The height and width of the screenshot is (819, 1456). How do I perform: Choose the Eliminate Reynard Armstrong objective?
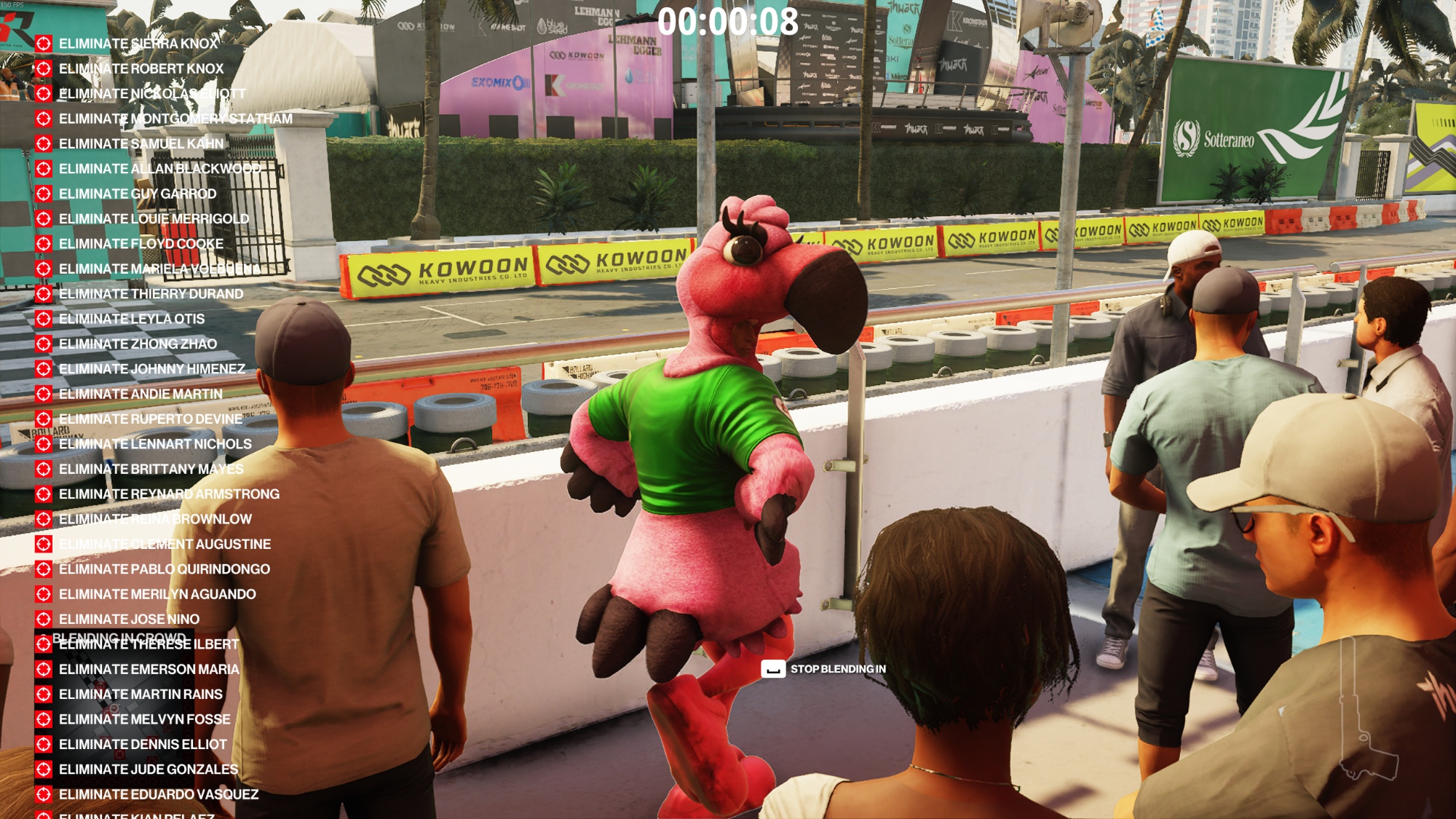click(x=169, y=494)
